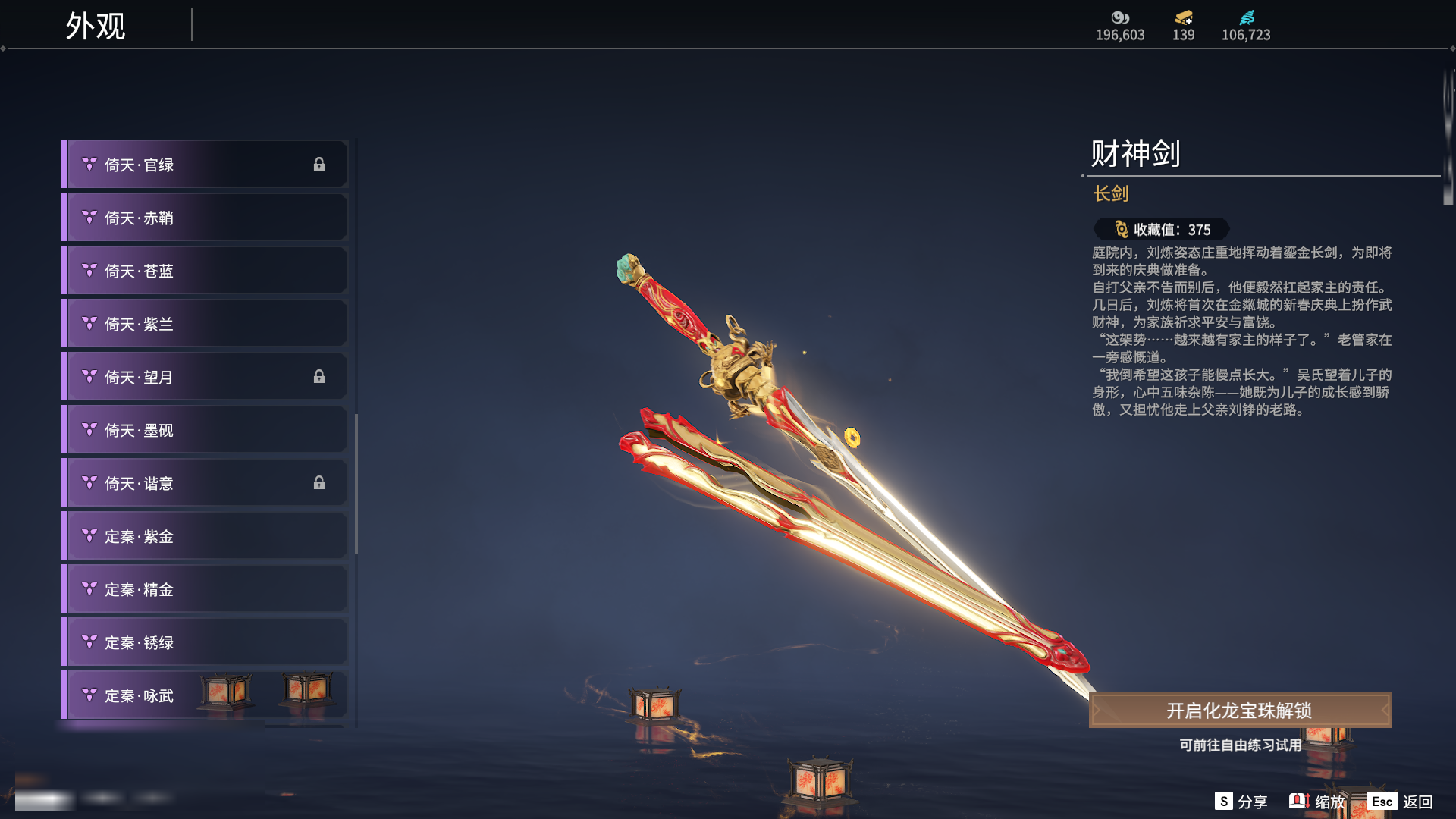
Task: Click the 开启化龙宝珠解锁 unlock button
Action: tap(1240, 711)
